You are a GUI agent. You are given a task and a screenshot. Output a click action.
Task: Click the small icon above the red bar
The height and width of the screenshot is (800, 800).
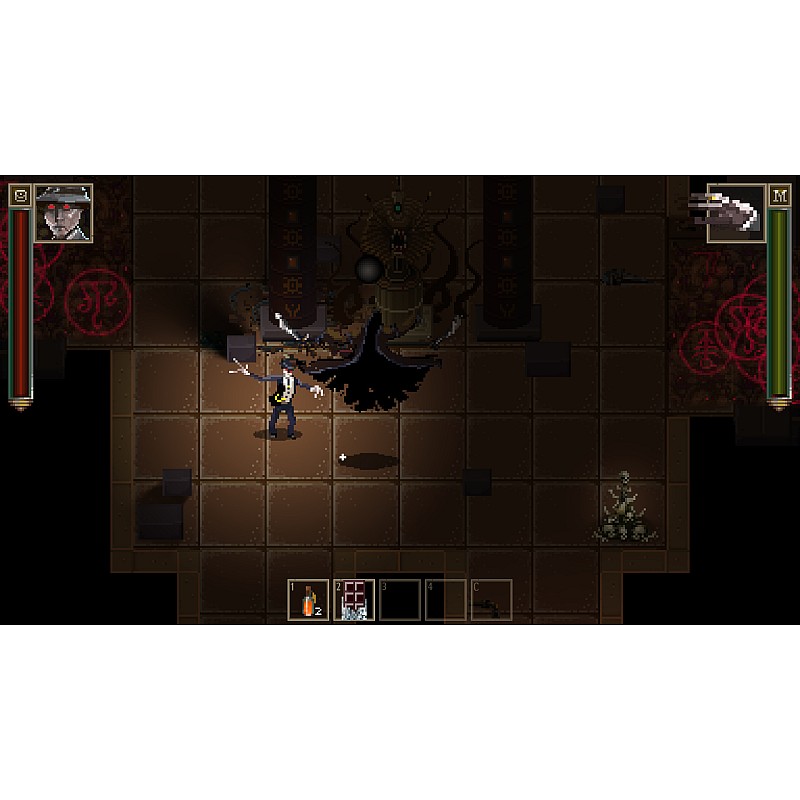[20, 195]
